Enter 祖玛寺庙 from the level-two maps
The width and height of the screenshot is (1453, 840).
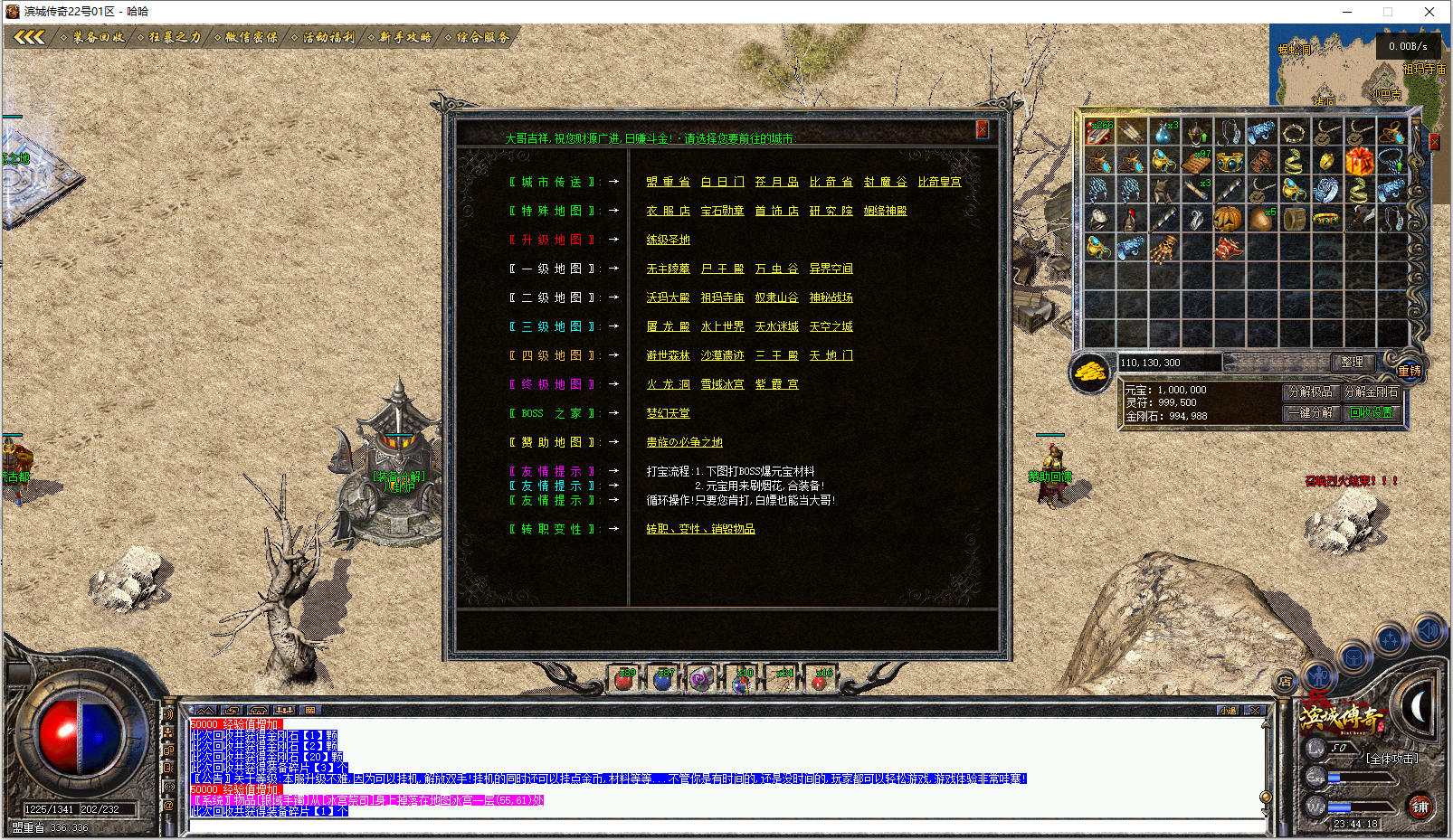(x=722, y=297)
